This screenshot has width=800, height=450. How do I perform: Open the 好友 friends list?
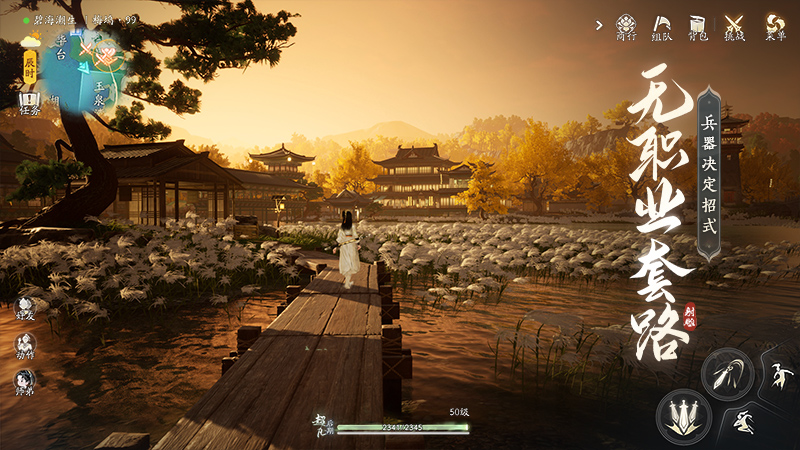pyautogui.click(x=25, y=309)
